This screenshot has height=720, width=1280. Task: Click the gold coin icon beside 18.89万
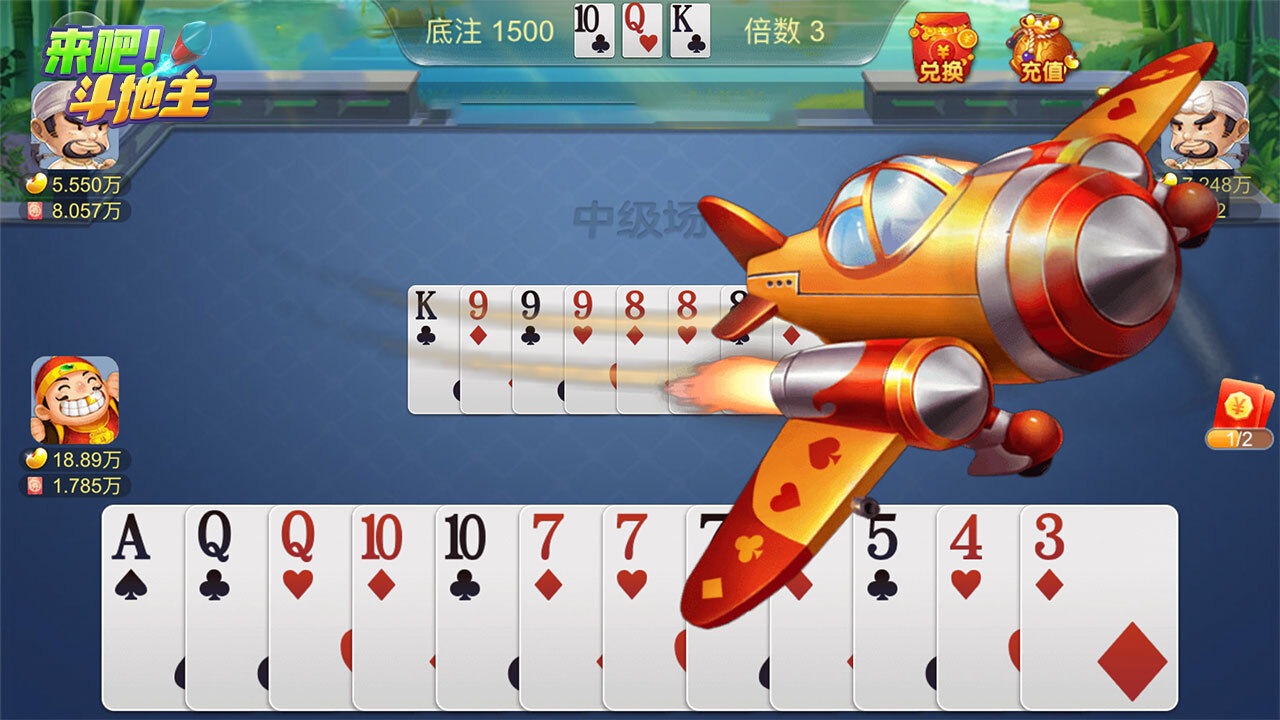tap(33, 456)
